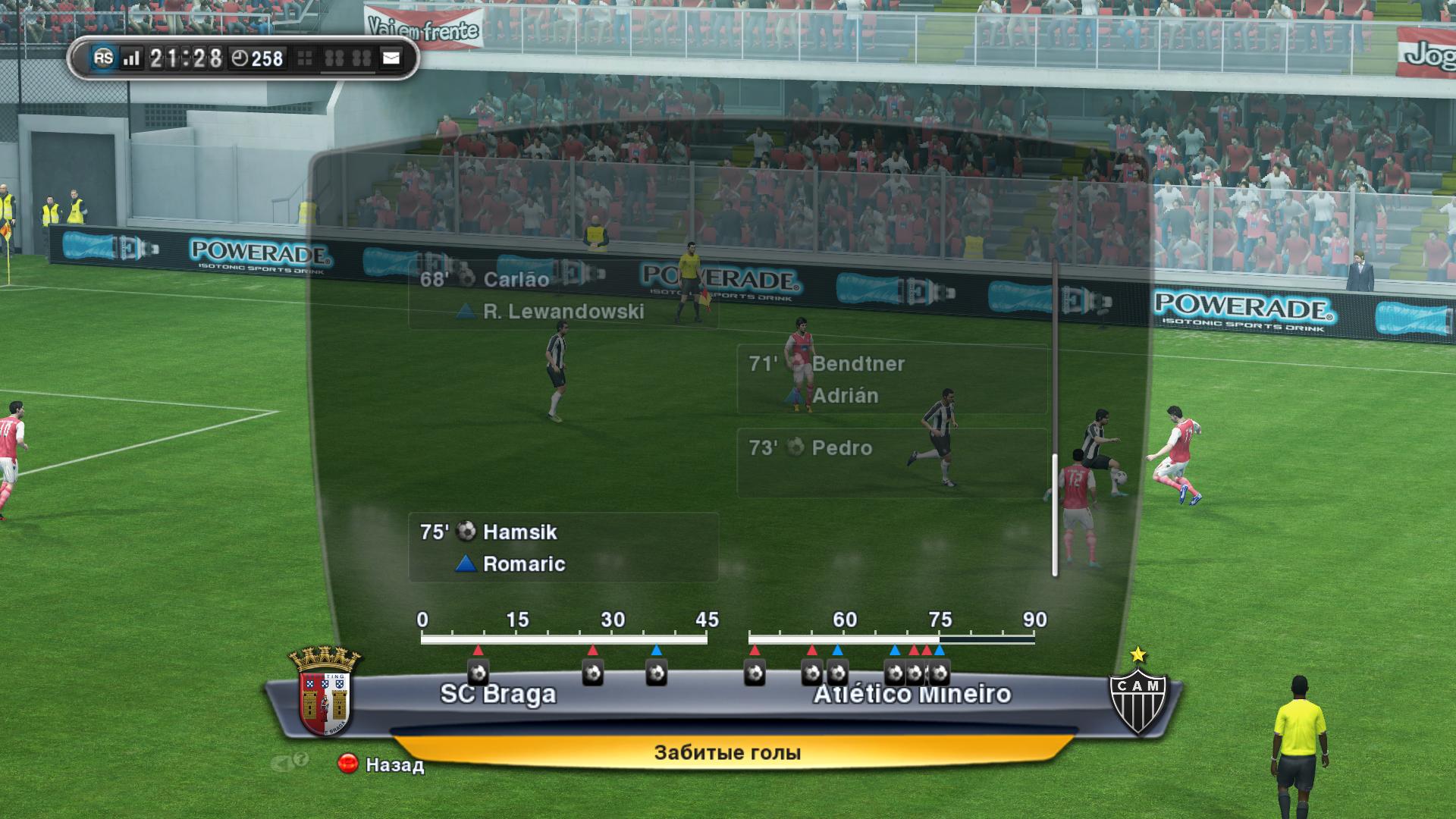Click the Назад back button

coord(381,764)
